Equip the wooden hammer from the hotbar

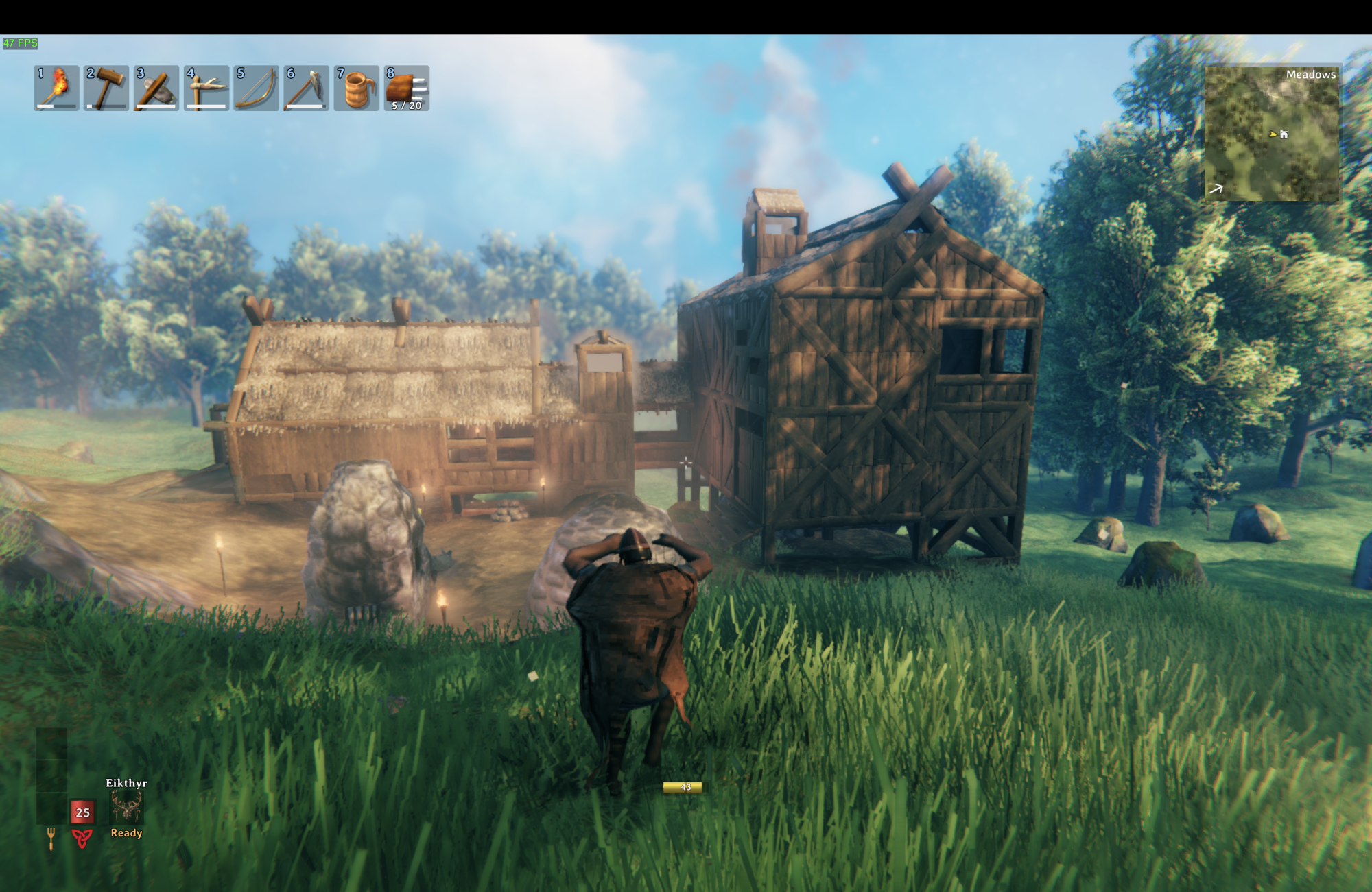106,88
